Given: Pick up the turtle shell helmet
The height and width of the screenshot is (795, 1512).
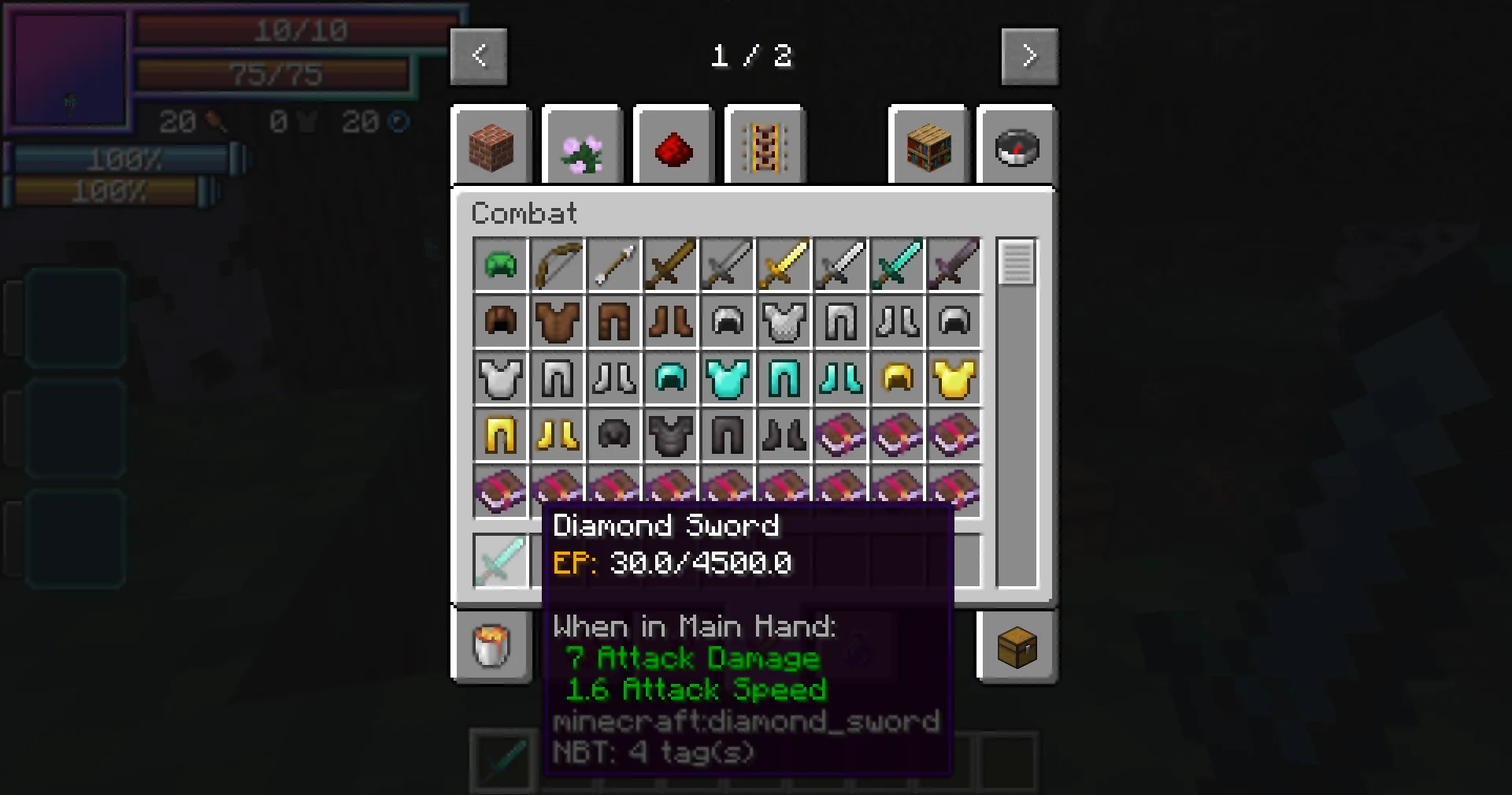Looking at the screenshot, I should coord(501,264).
